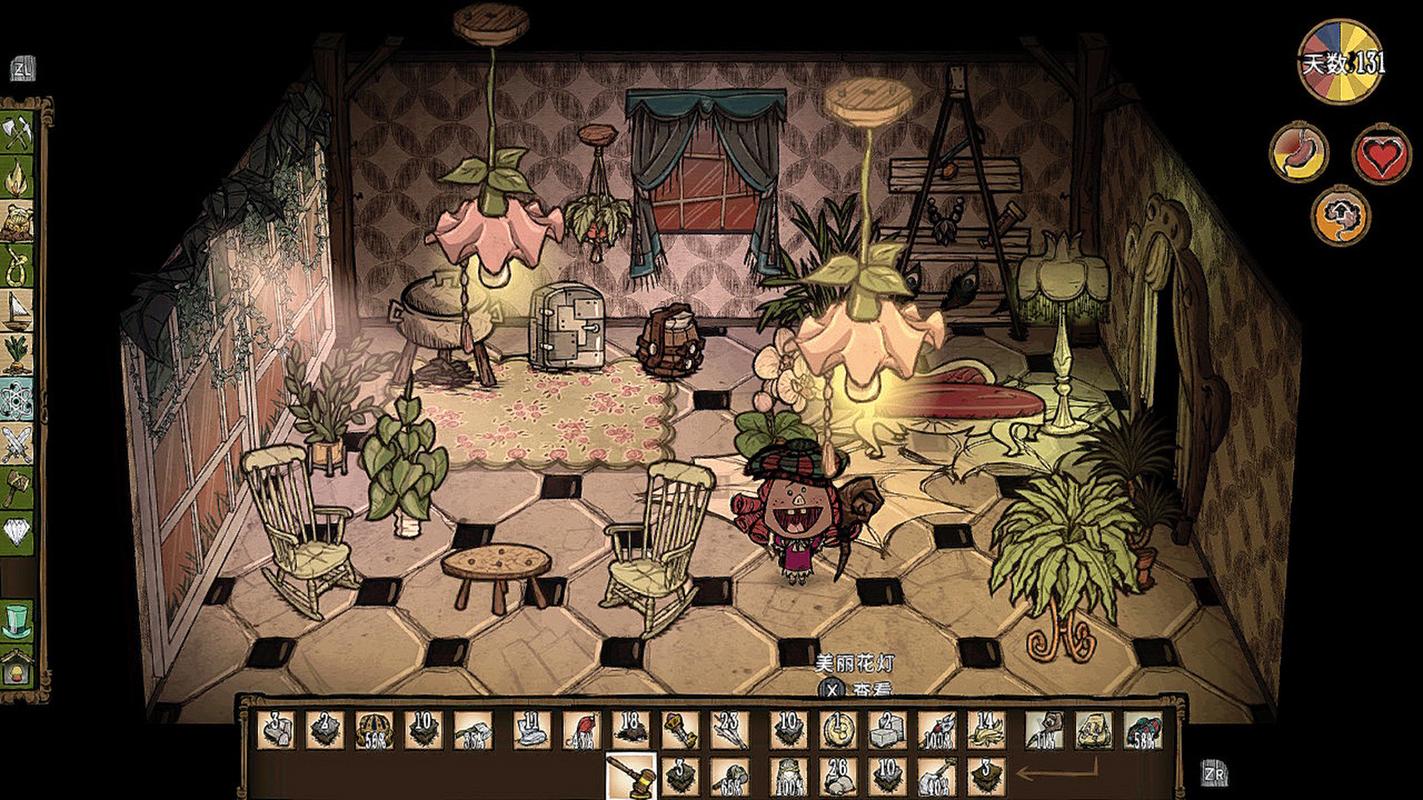Choose the stack of 23 twigs
Screen dimensions: 1423x800
(729, 730)
